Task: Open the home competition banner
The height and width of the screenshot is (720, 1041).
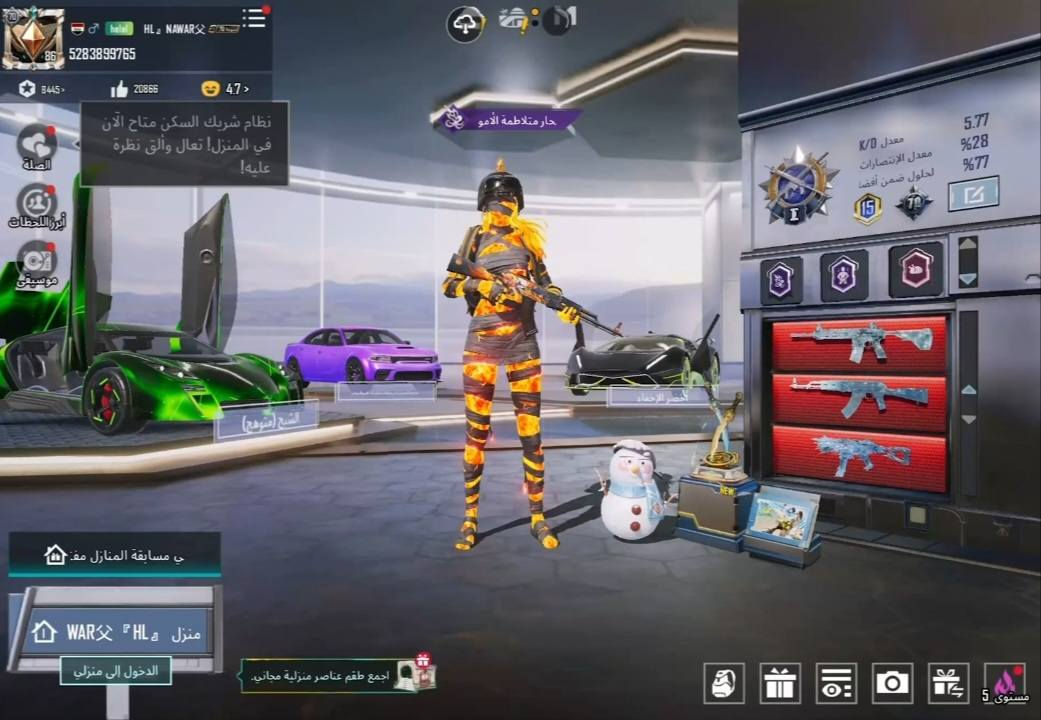Action: (114, 555)
